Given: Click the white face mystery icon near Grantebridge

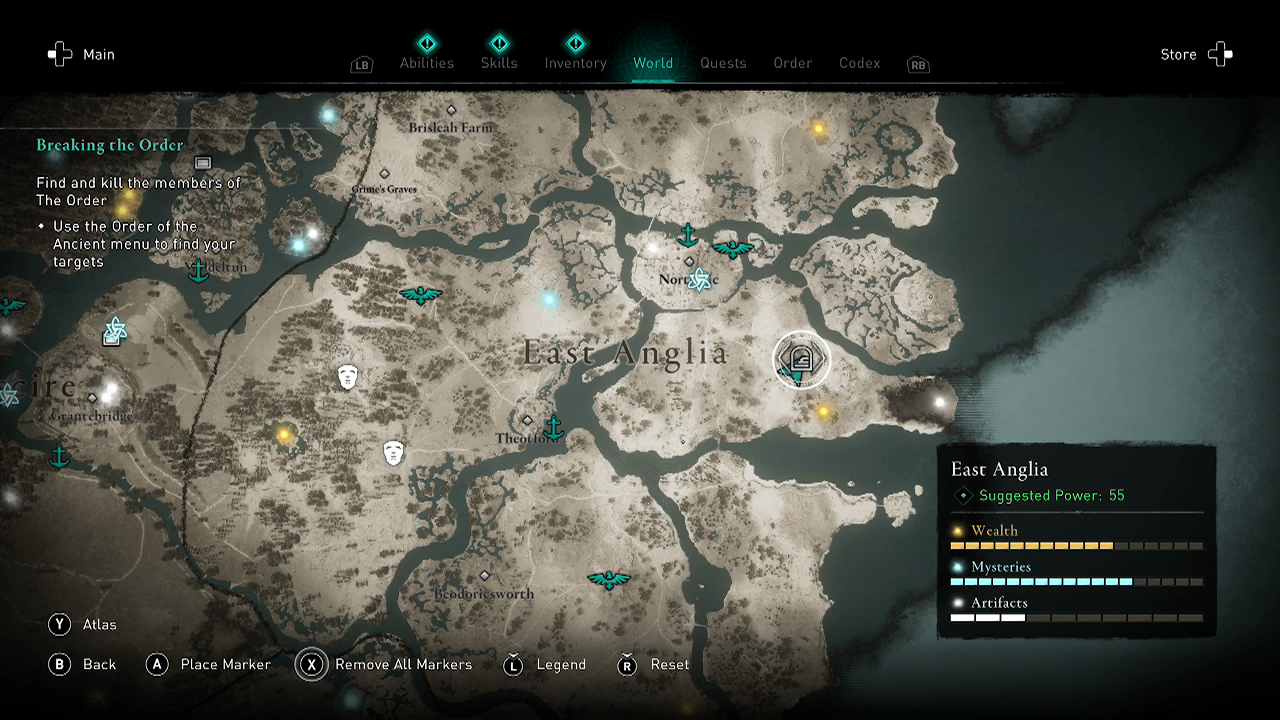Looking at the screenshot, I should pos(347,375).
